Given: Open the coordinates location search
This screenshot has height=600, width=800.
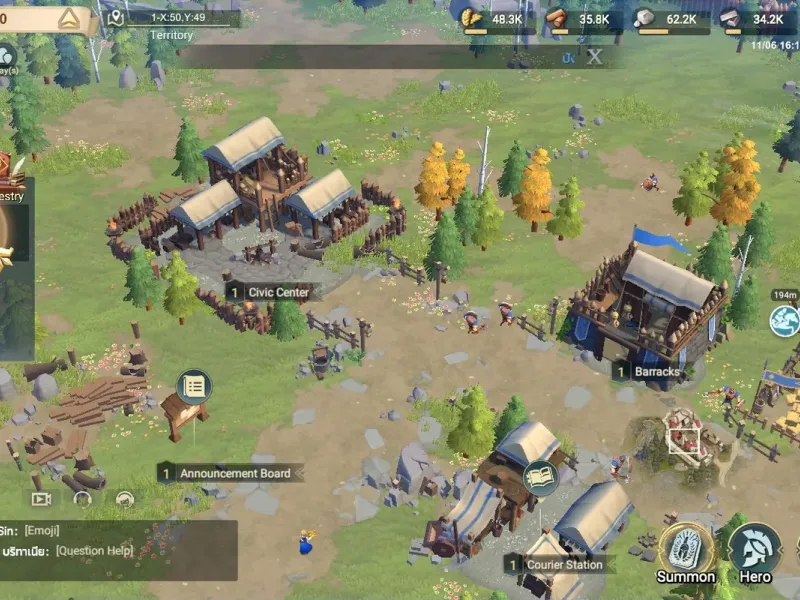Looking at the screenshot, I should pos(172,18).
